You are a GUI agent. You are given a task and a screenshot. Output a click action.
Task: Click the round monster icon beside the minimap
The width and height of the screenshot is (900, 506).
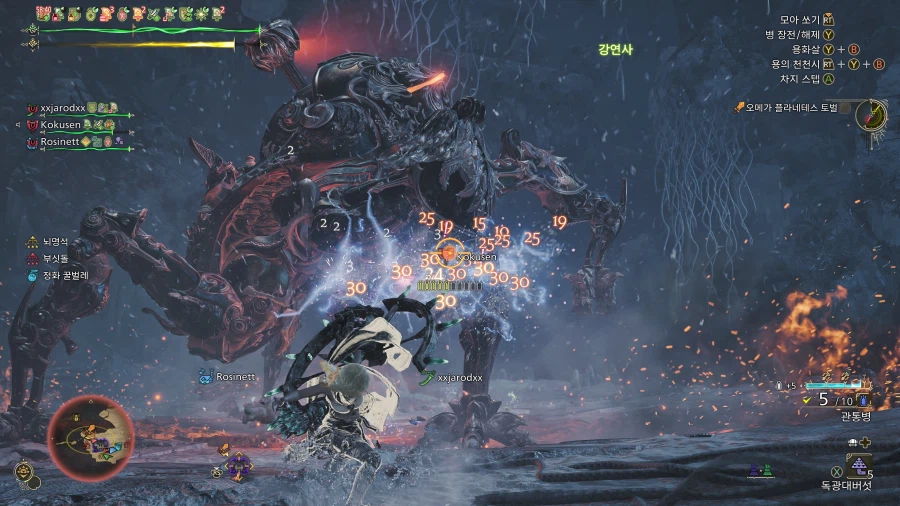click(22, 468)
